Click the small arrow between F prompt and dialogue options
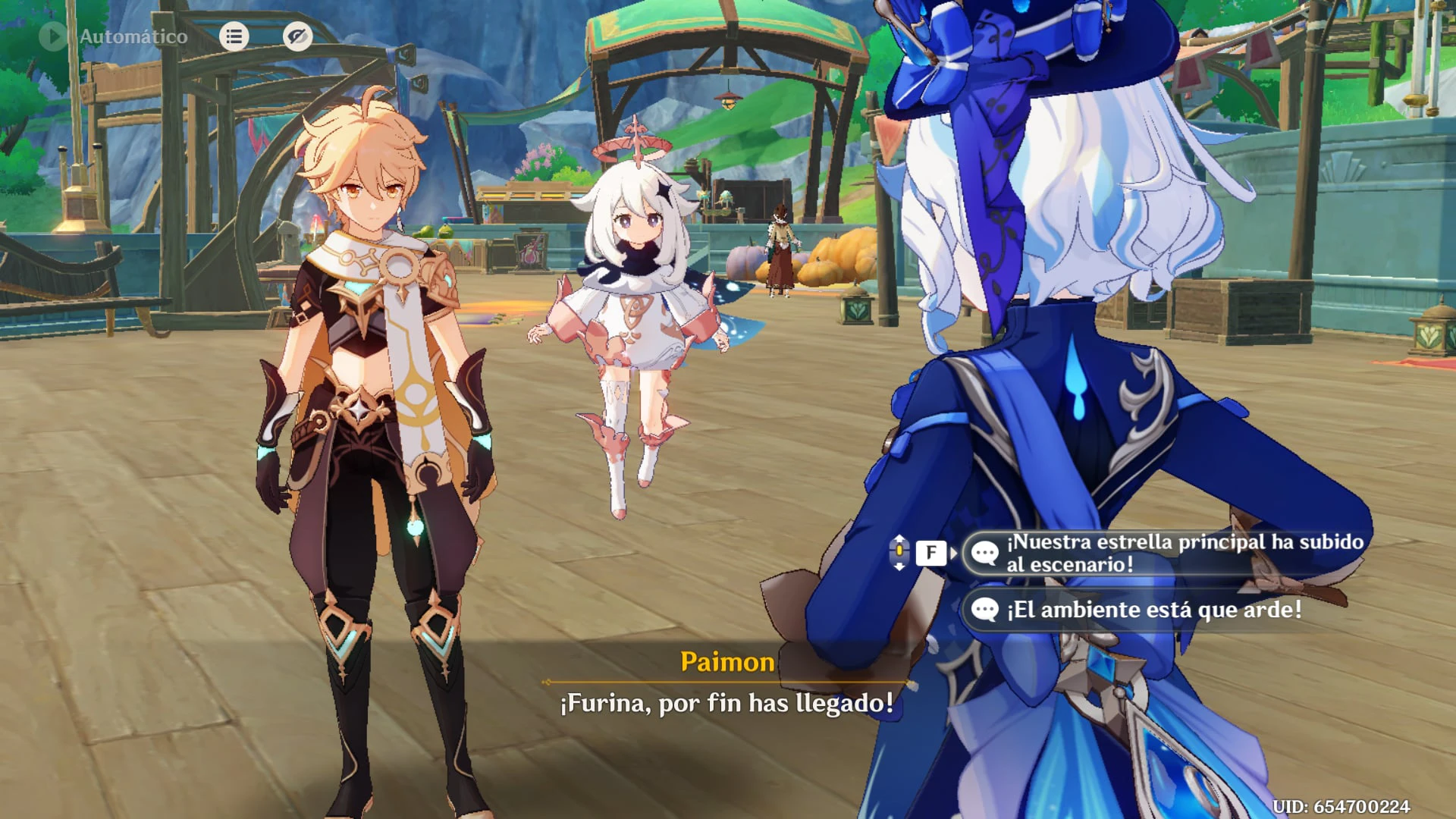This screenshot has height=819, width=1456. coord(954,553)
